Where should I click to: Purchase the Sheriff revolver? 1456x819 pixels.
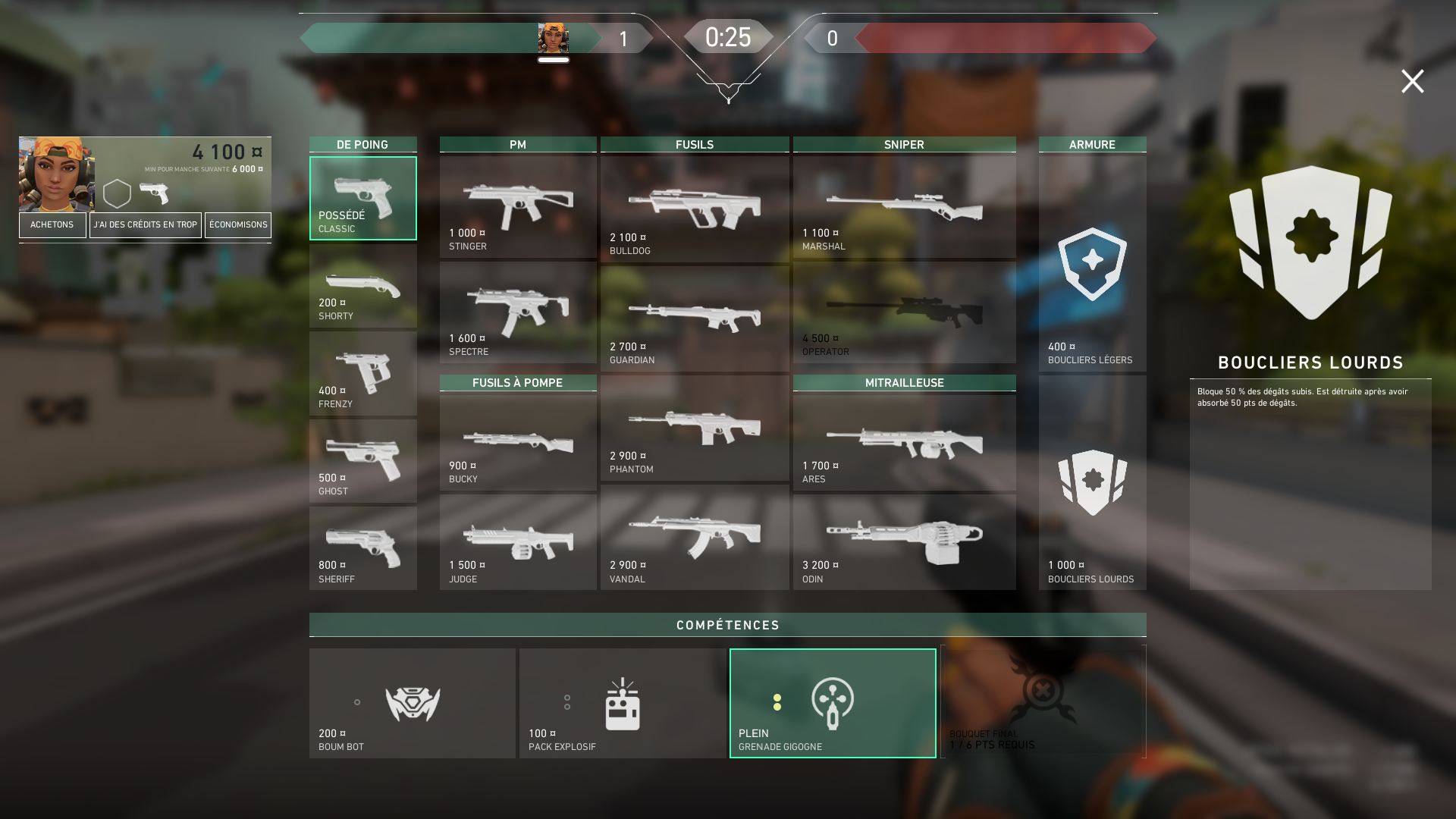click(363, 548)
